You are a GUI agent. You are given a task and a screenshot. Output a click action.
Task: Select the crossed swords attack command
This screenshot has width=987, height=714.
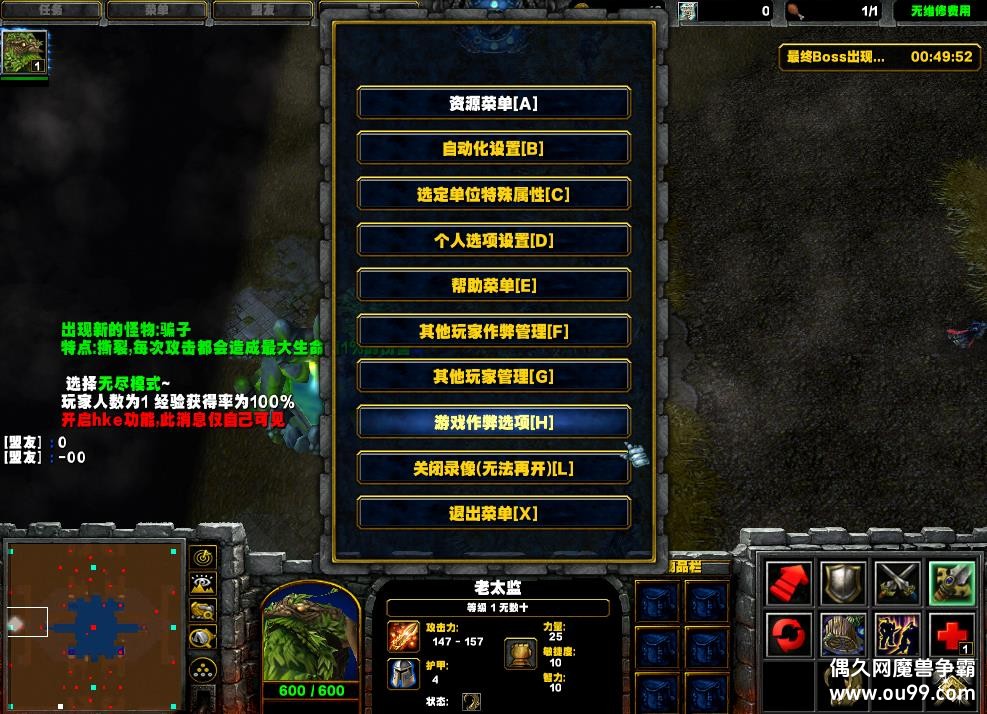897,583
